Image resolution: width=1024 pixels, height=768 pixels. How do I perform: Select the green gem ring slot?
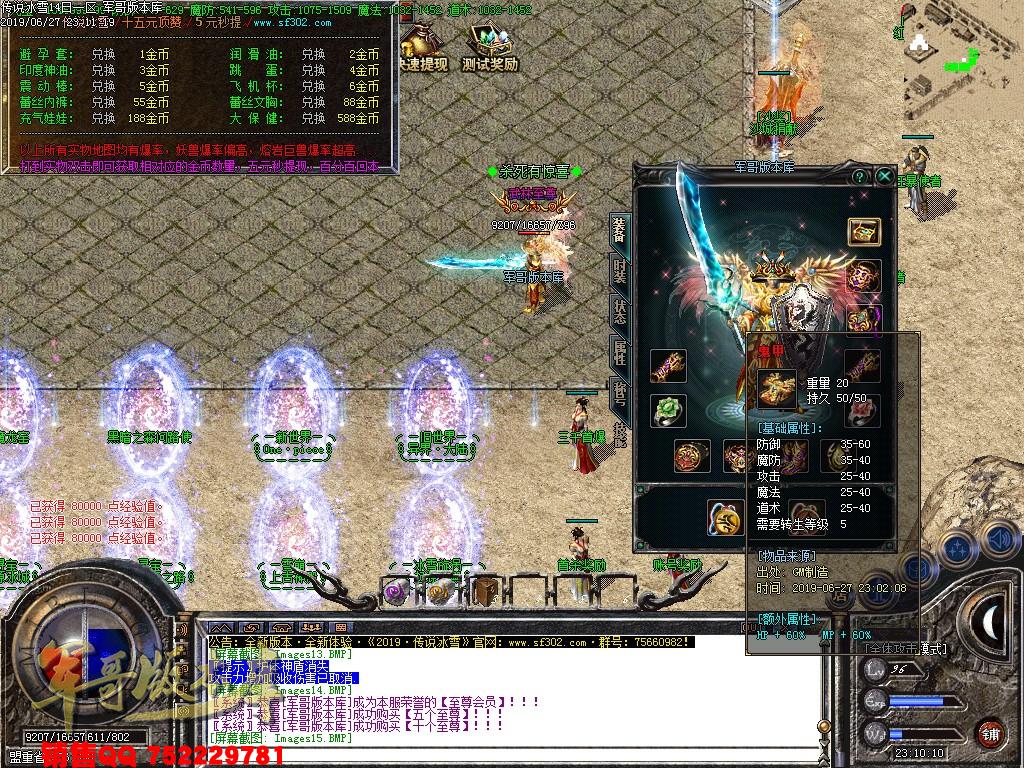tap(667, 410)
